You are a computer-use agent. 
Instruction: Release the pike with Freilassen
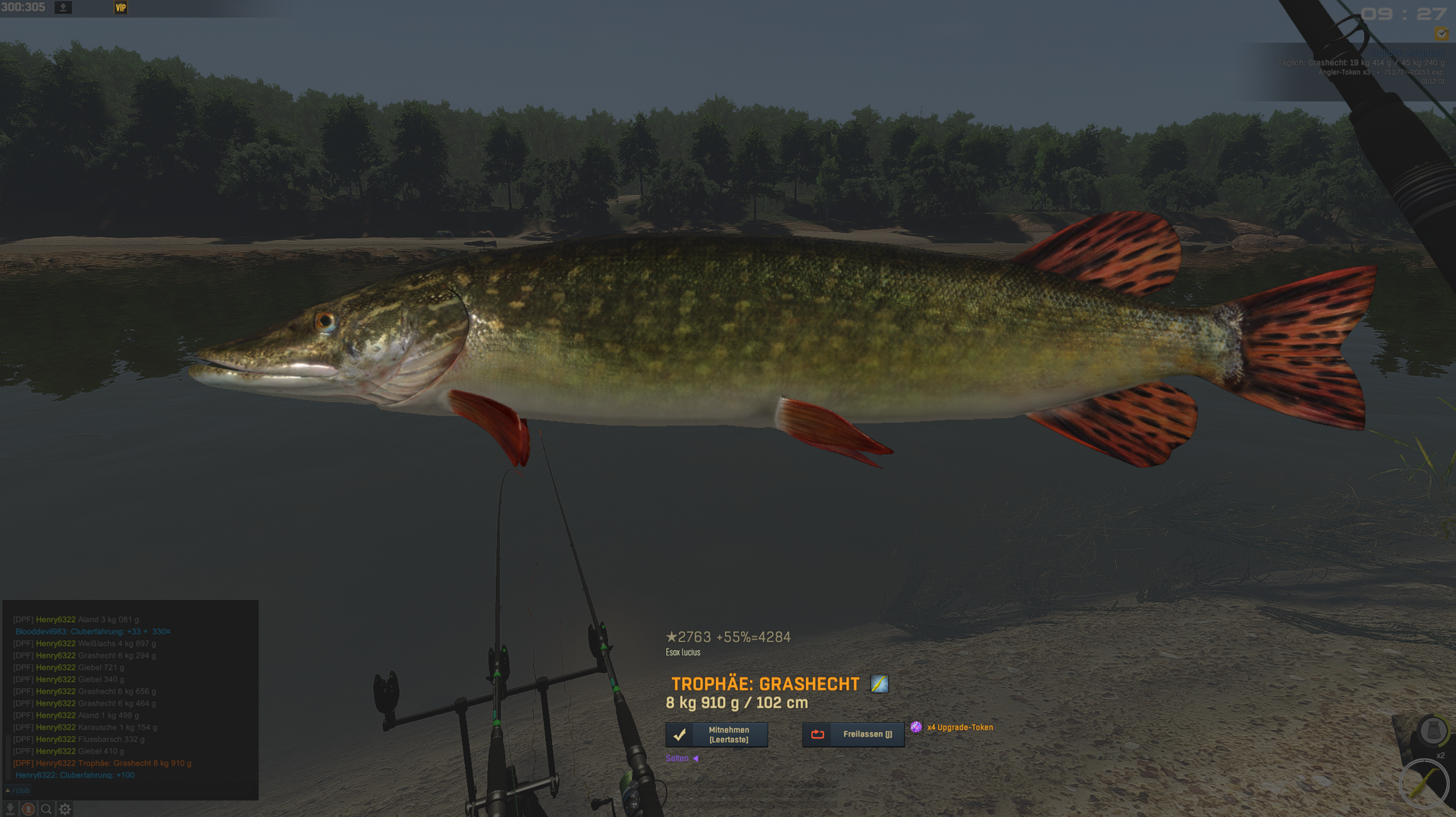point(853,734)
